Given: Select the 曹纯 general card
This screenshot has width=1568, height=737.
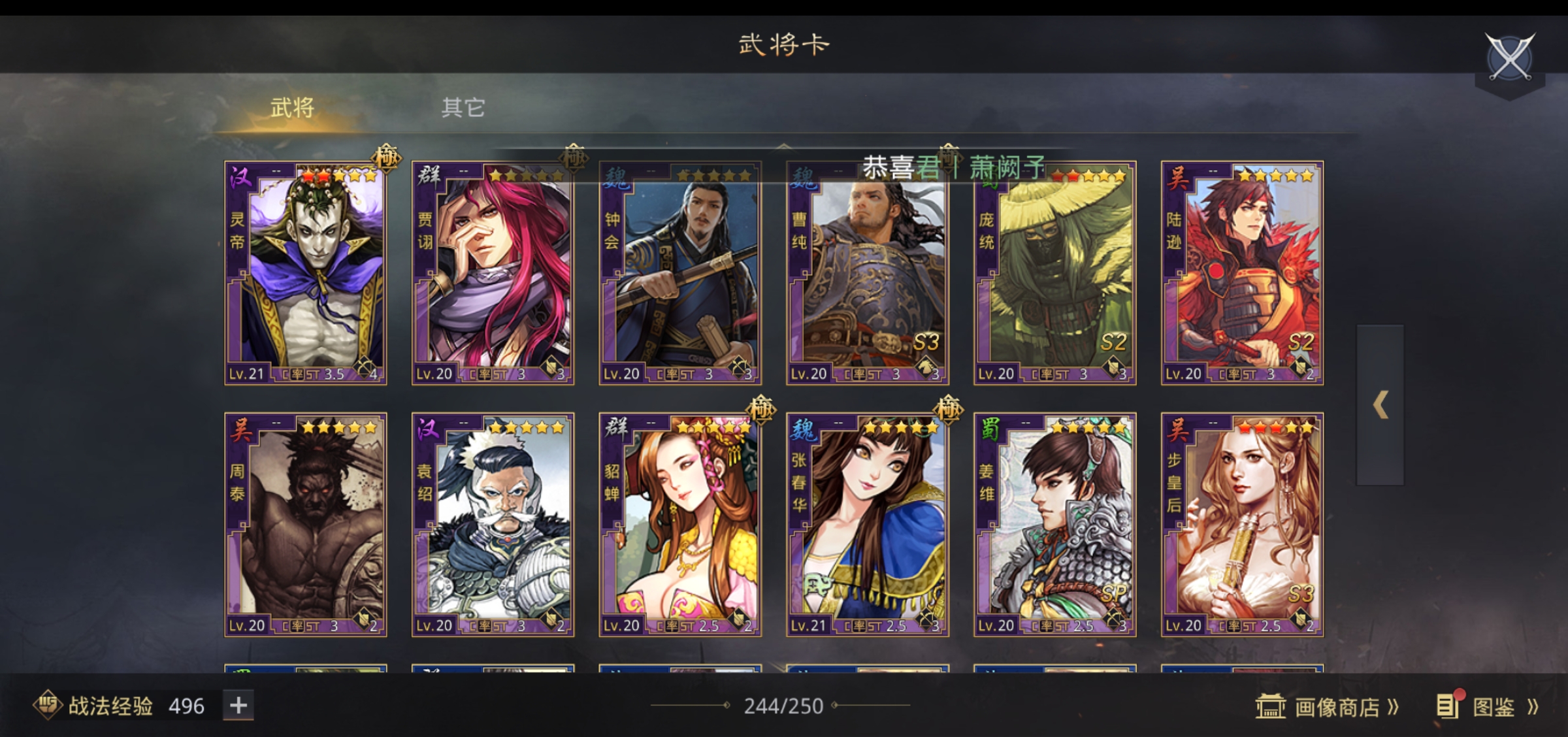Looking at the screenshot, I should point(868,273).
